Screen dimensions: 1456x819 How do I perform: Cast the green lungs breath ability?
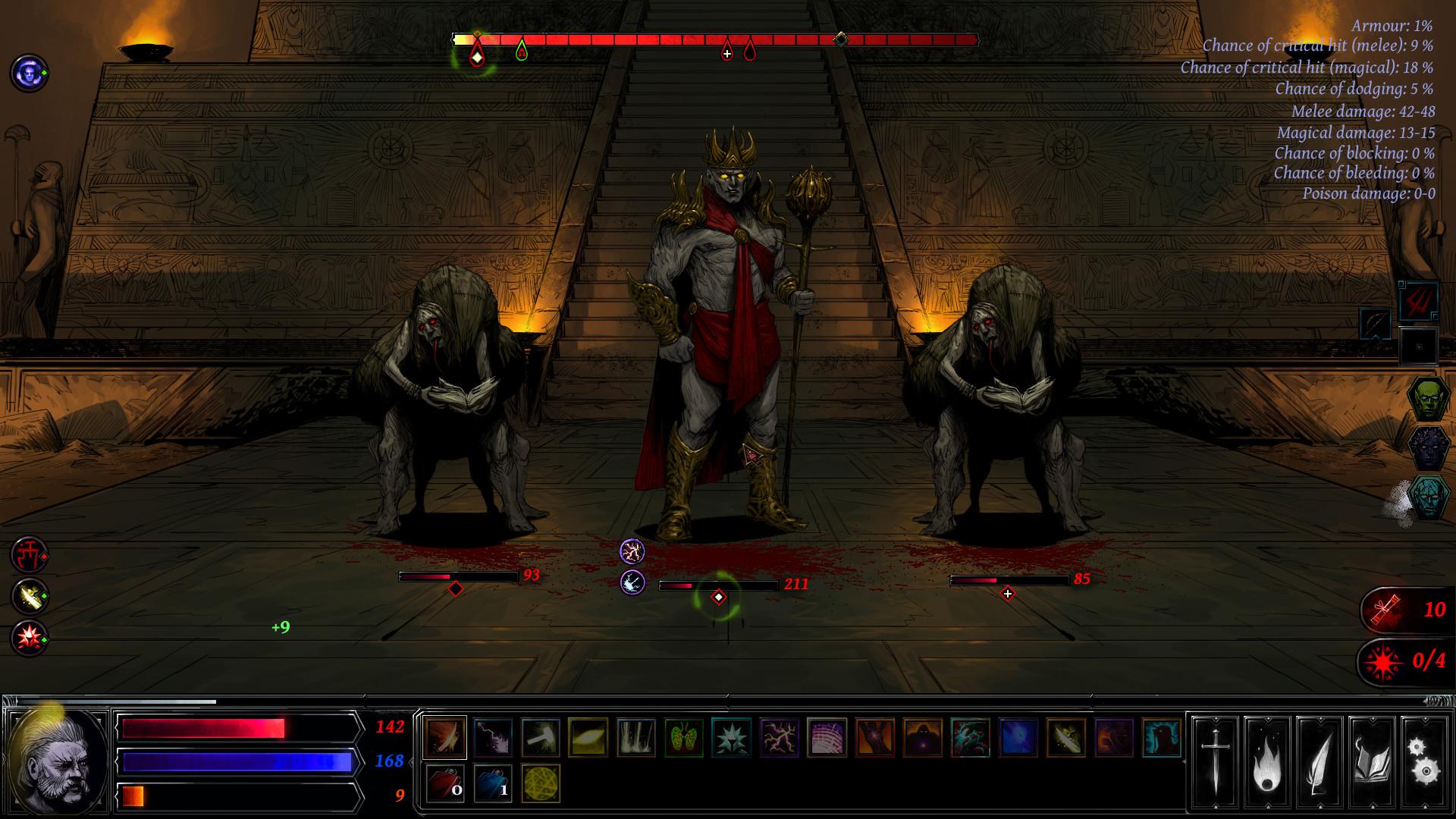point(683,737)
